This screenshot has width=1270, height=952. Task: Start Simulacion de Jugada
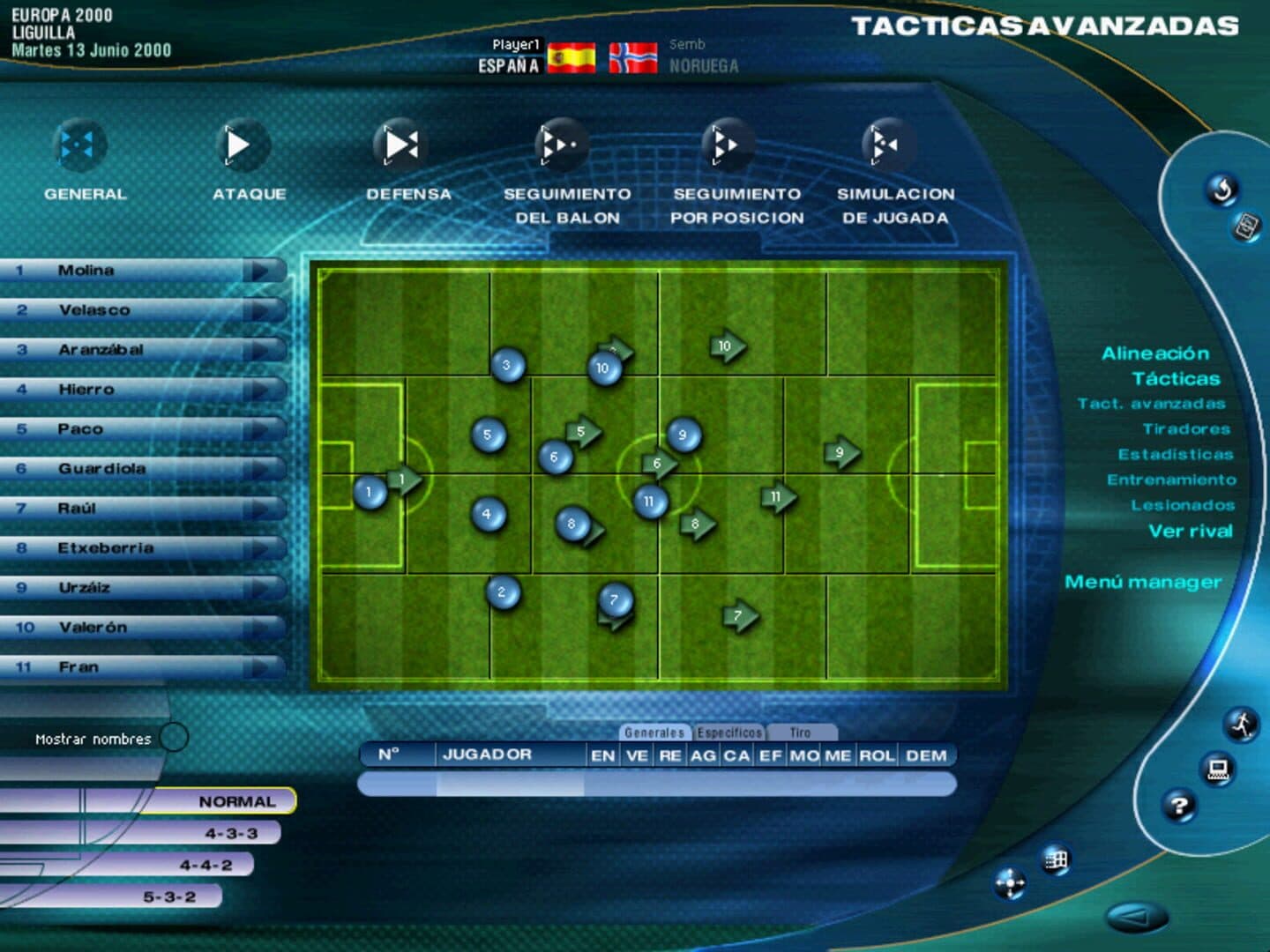tap(888, 145)
